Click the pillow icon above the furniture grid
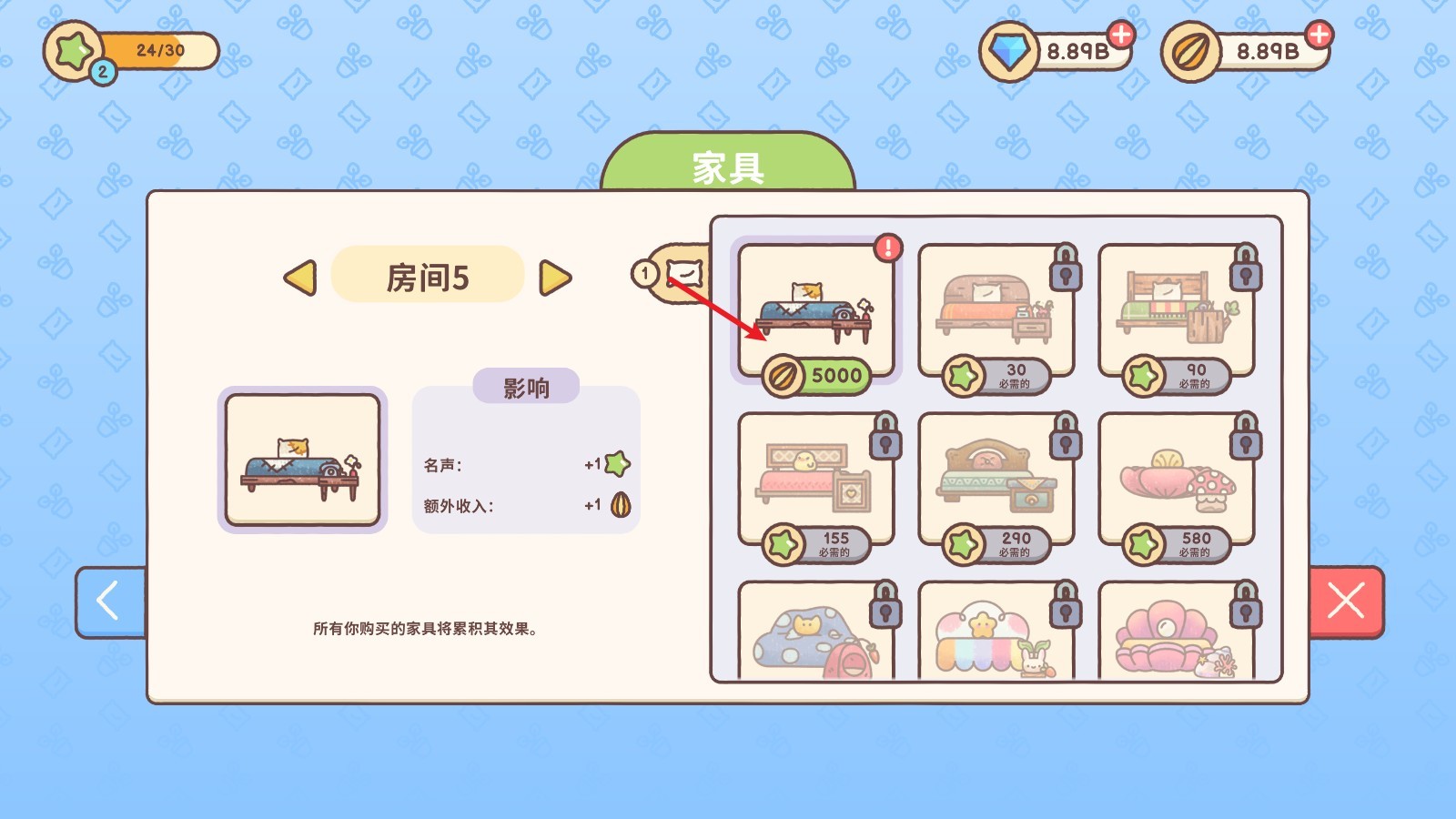Screen dimensions: 1456x819 pyautogui.click(x=685, y=273)
